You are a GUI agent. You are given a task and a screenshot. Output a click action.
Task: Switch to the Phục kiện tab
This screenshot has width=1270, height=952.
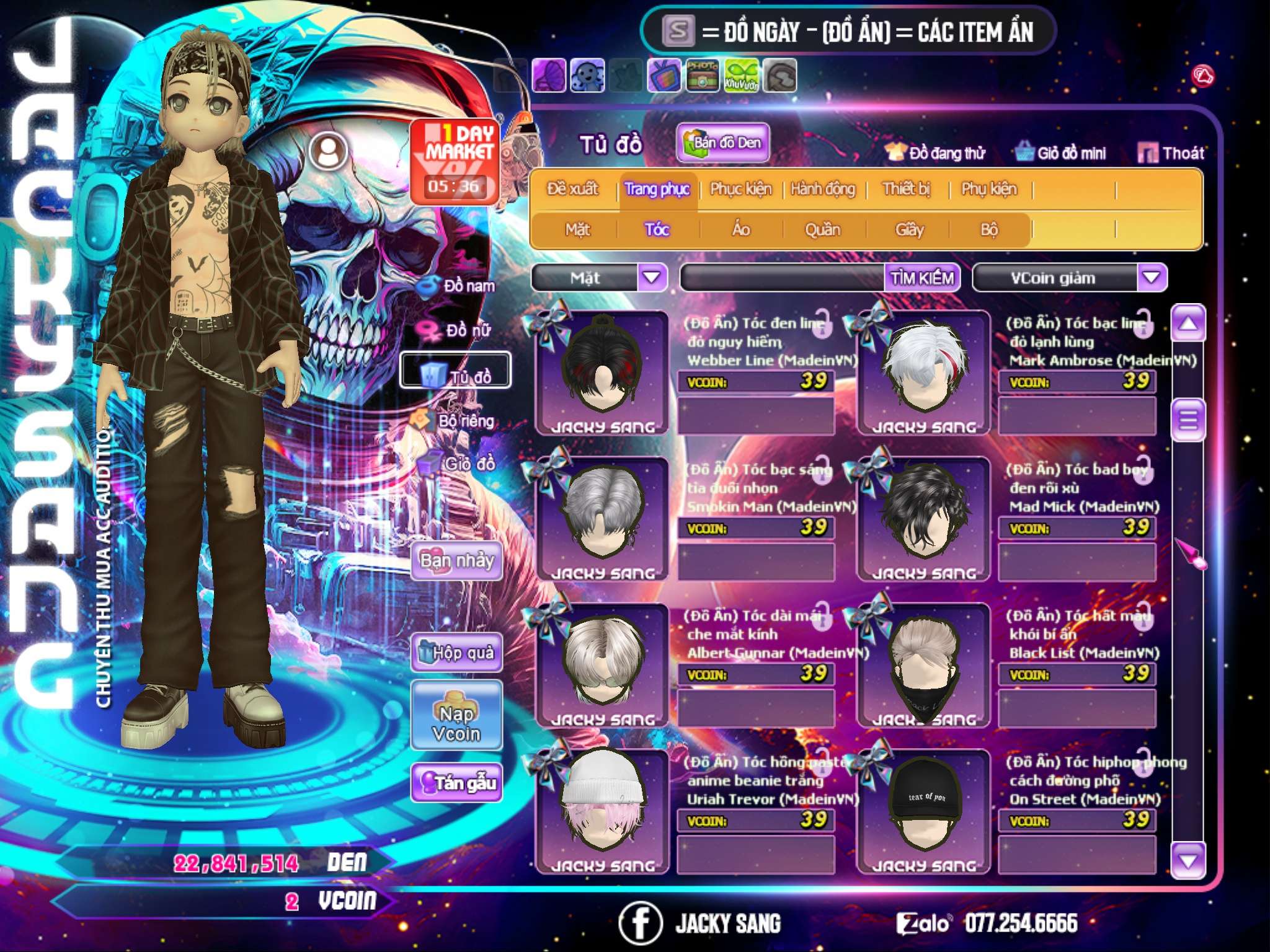pyautogui.click(x=740, y=188)
